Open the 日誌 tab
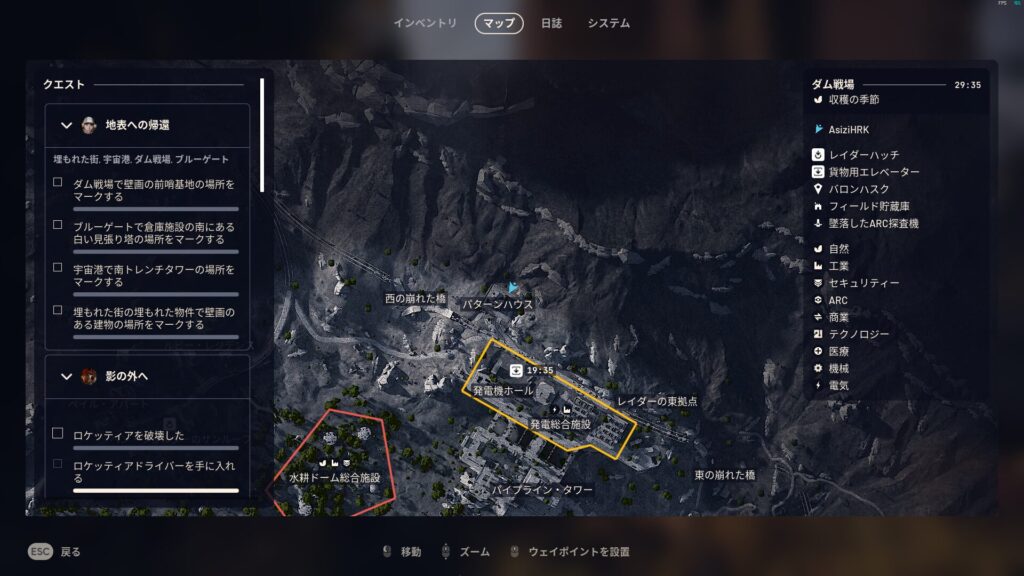Screen dimensions: 1024x576 coord(551,23)
